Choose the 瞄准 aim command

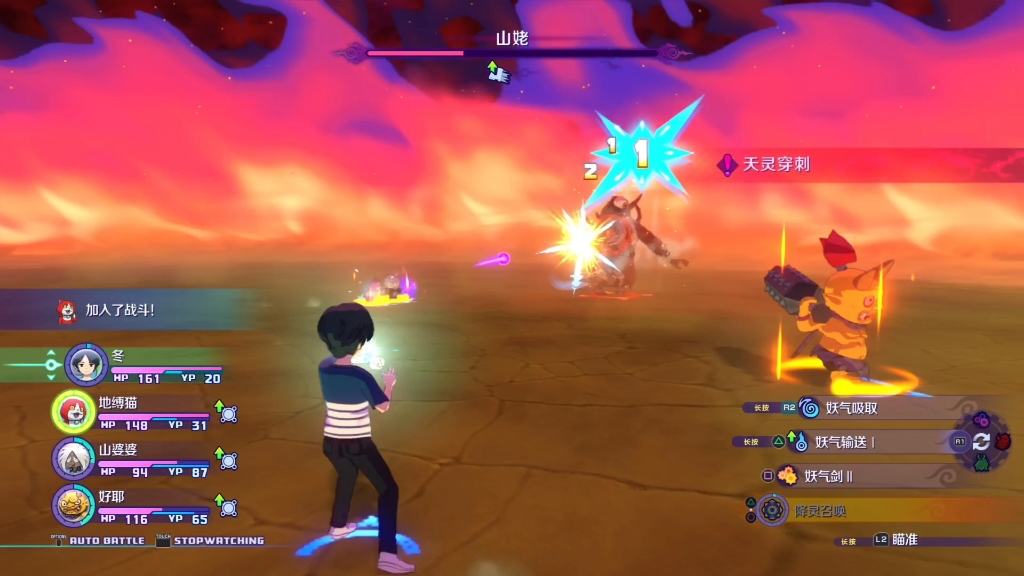coord(903,540)
